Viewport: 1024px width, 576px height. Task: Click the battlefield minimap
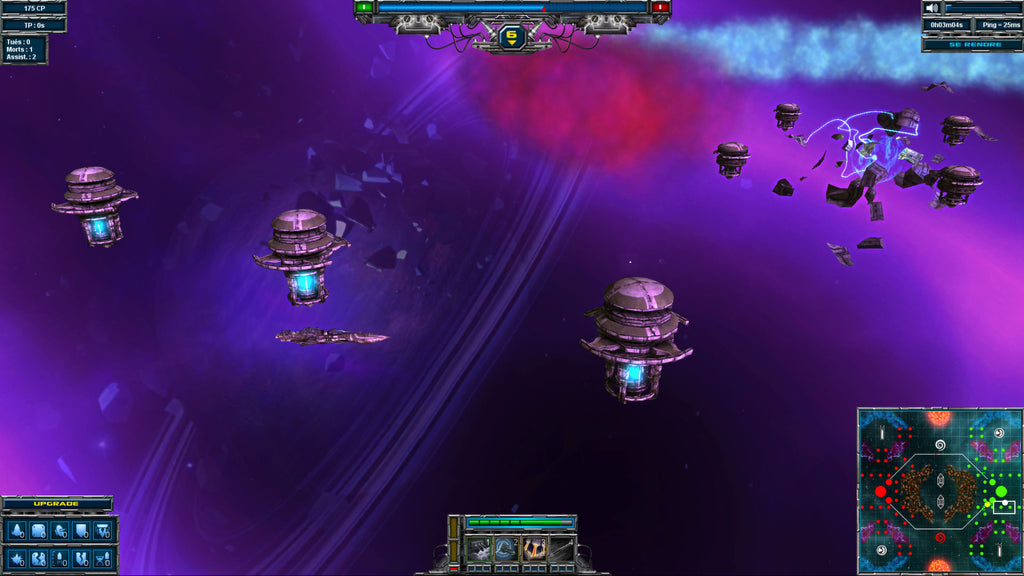(x=938, y=490)
